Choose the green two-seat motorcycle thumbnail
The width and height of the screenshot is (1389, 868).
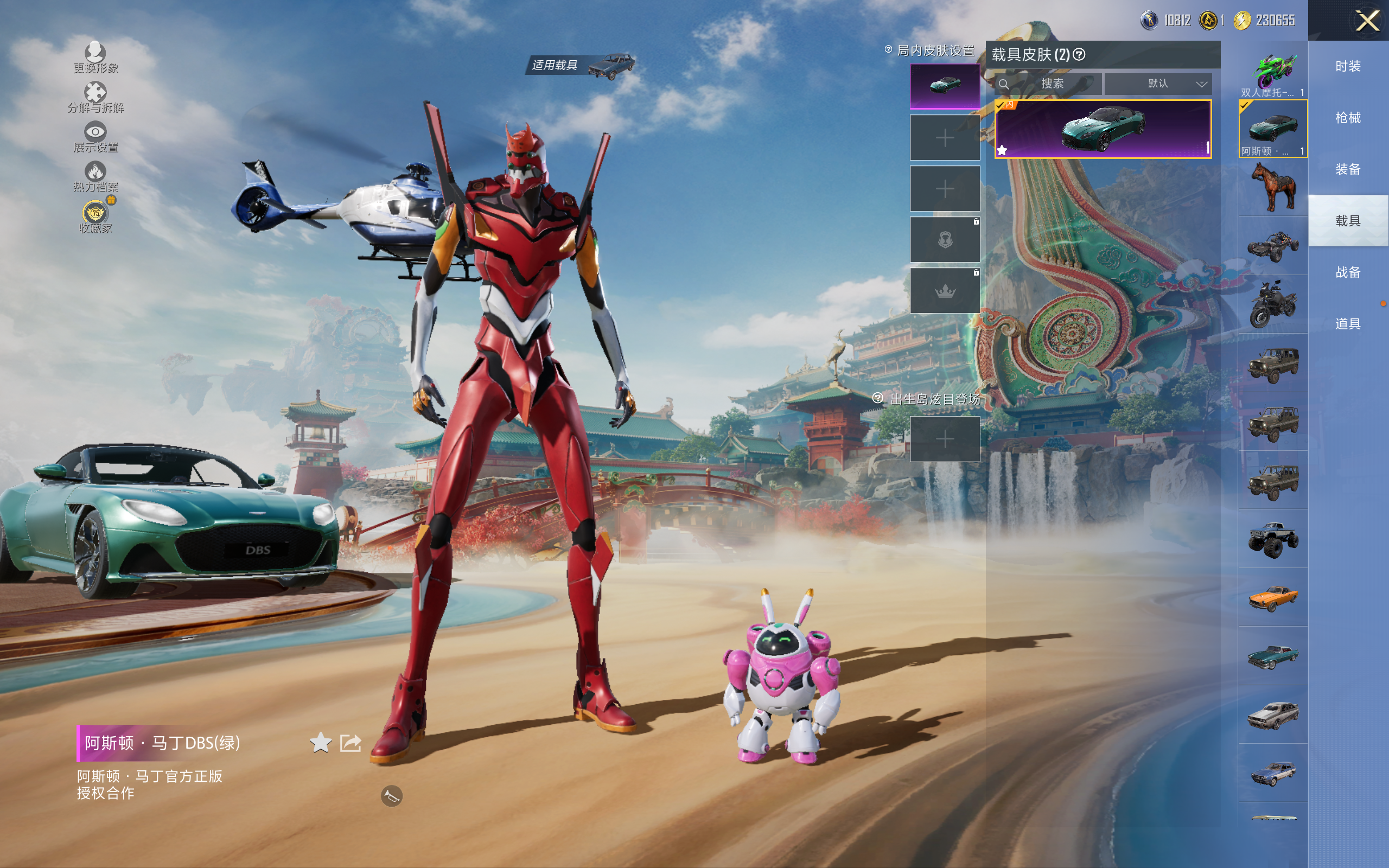[1272, 71]
